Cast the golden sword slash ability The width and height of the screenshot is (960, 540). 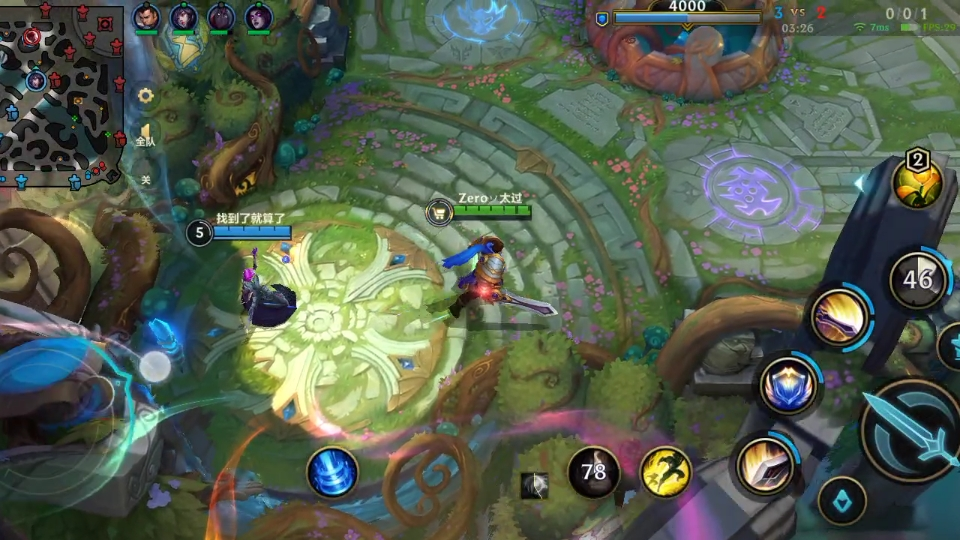point(838,320)
